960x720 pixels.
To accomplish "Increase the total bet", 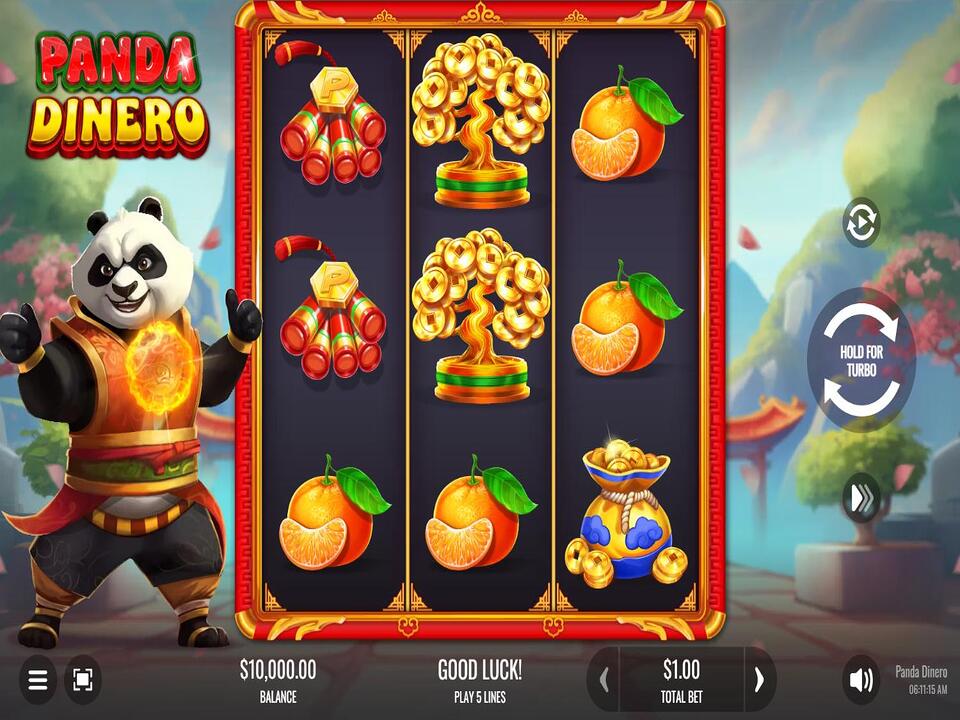I will 759,680.
